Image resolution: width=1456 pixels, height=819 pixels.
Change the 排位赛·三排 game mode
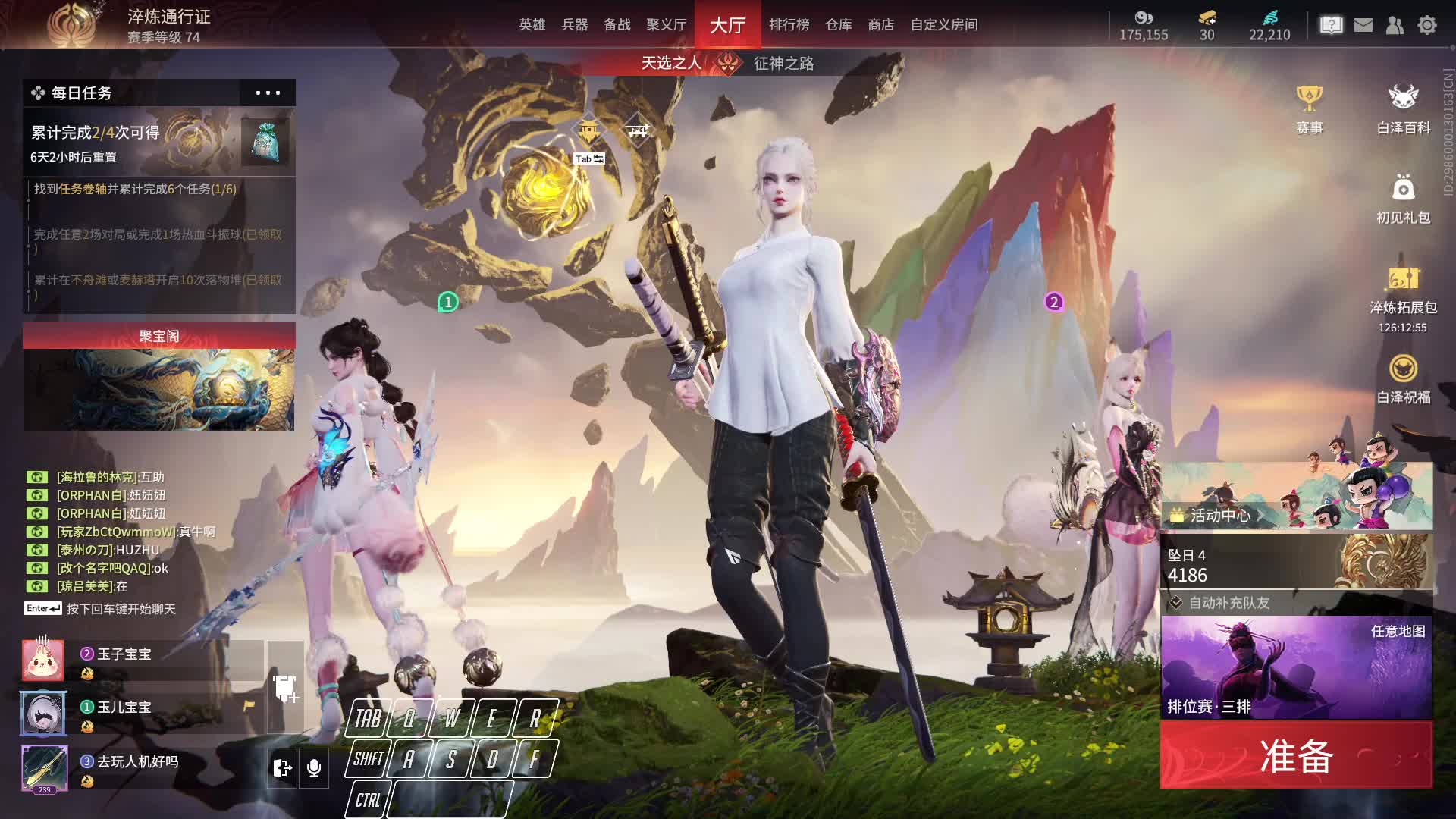(1296, 667)
